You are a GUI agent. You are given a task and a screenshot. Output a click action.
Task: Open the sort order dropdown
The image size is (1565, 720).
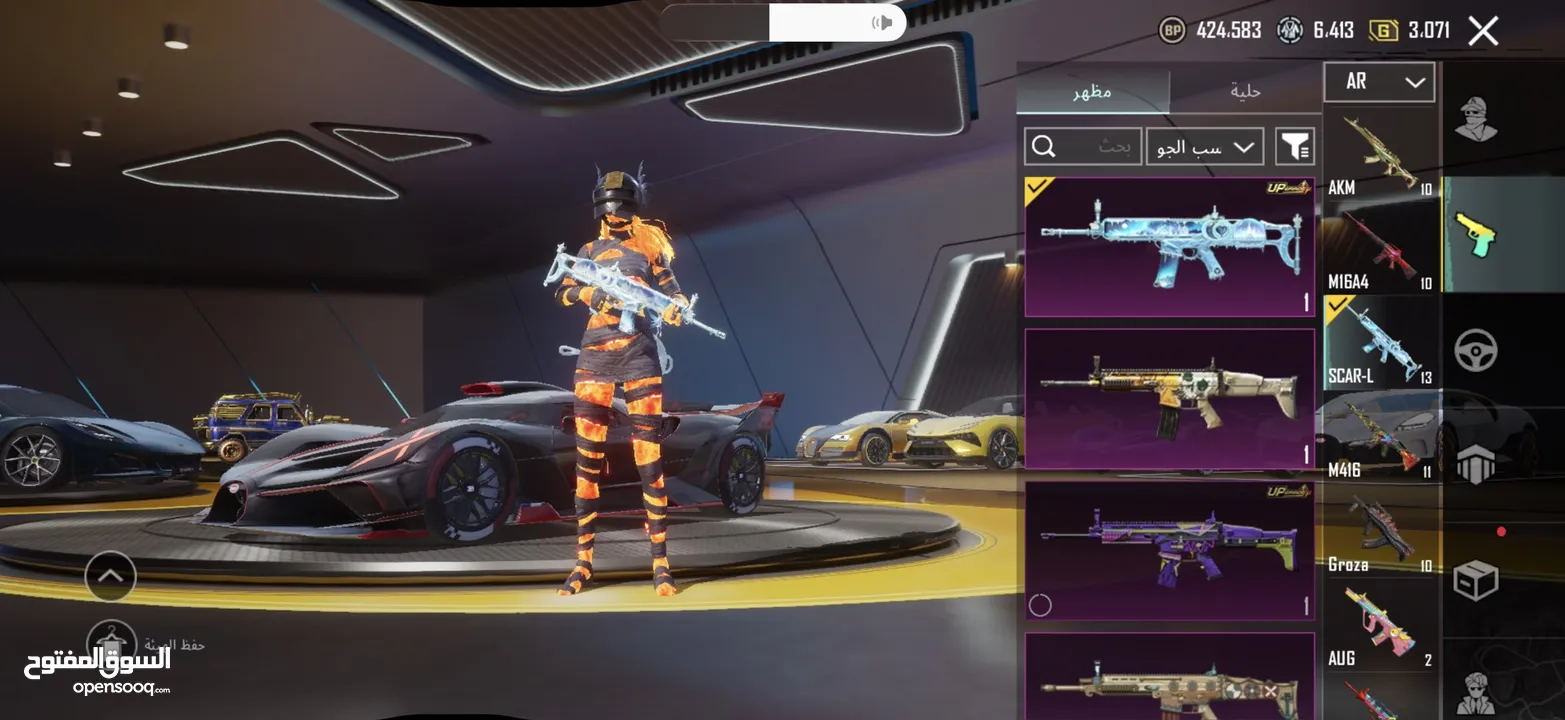1205,147
